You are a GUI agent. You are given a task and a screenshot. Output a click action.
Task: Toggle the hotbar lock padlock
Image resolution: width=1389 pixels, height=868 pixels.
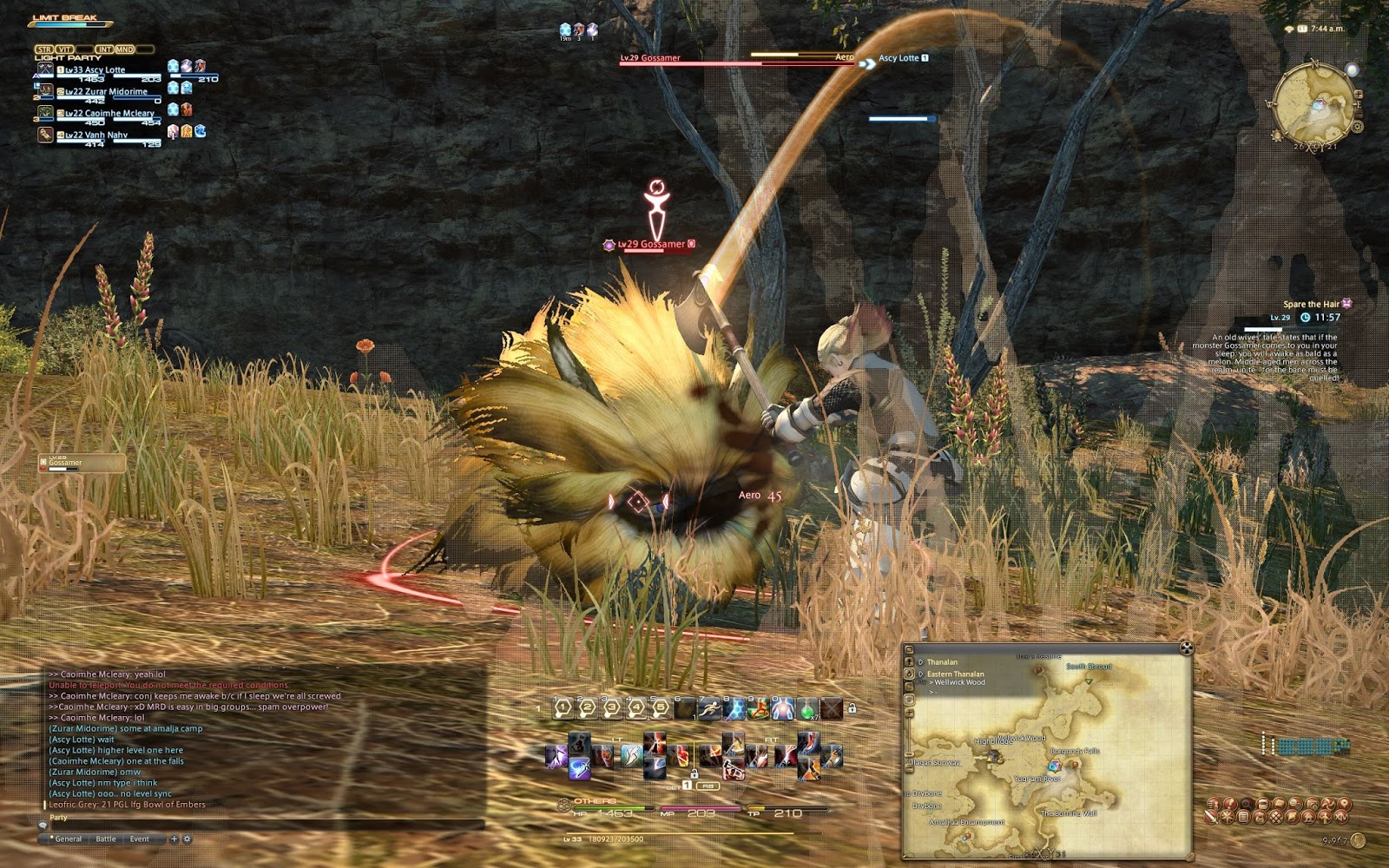852,707
